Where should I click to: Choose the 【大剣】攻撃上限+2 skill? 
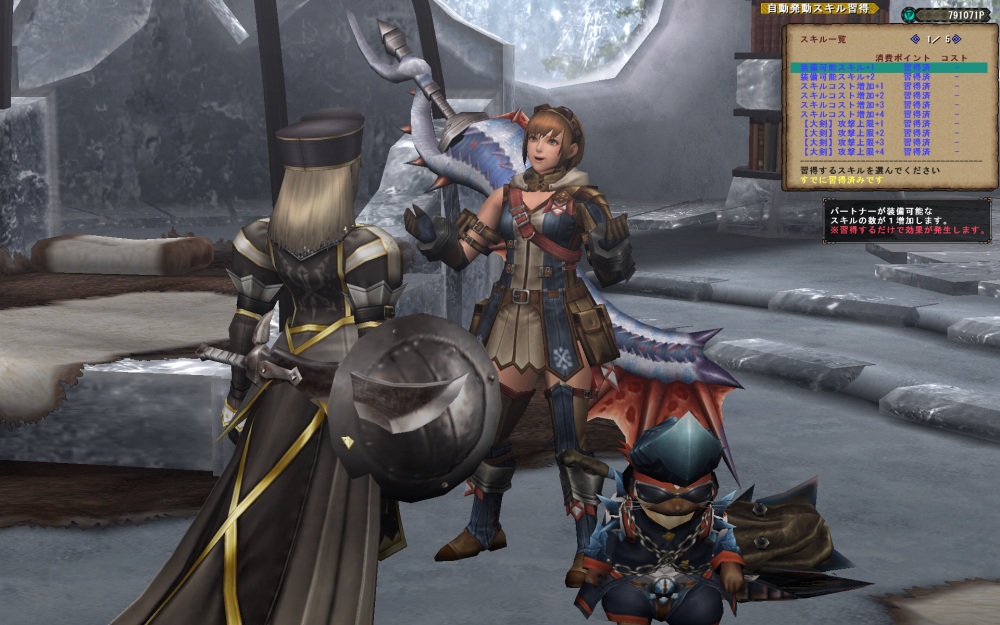[x=838, y=132]
